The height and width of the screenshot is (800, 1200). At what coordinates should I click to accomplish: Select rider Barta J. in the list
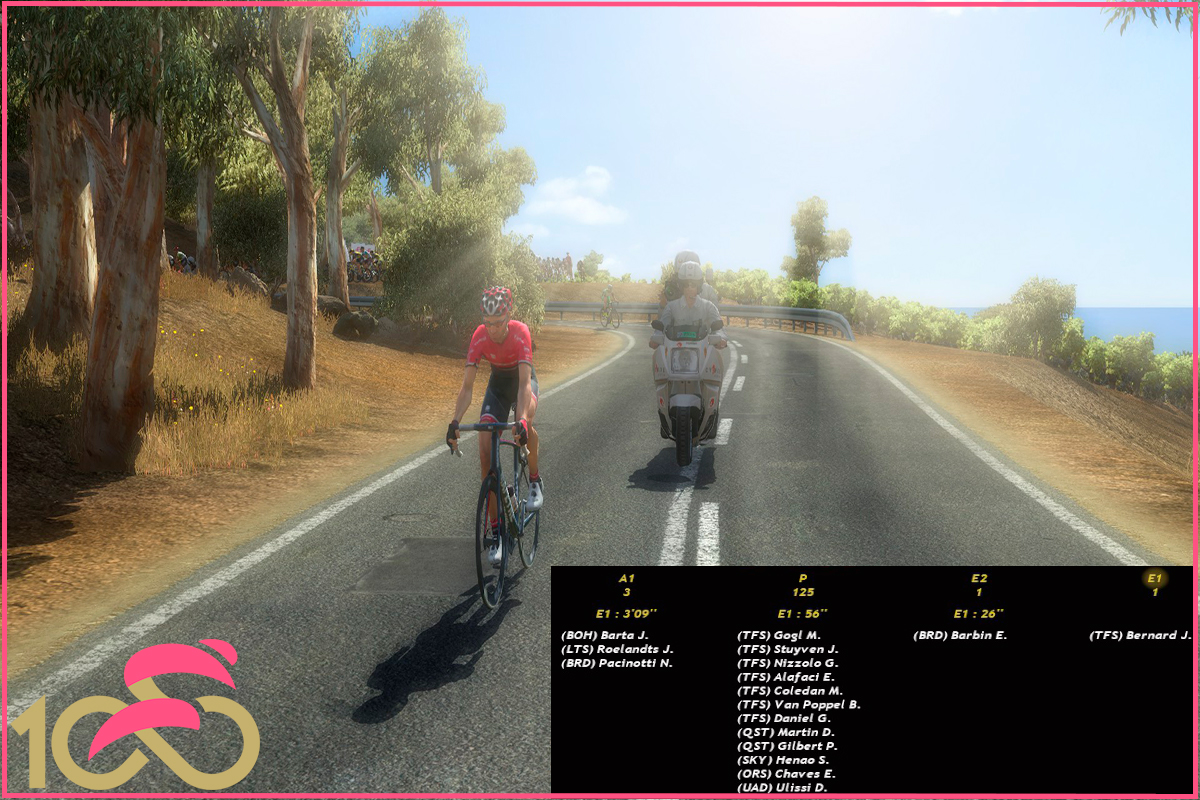605,635
